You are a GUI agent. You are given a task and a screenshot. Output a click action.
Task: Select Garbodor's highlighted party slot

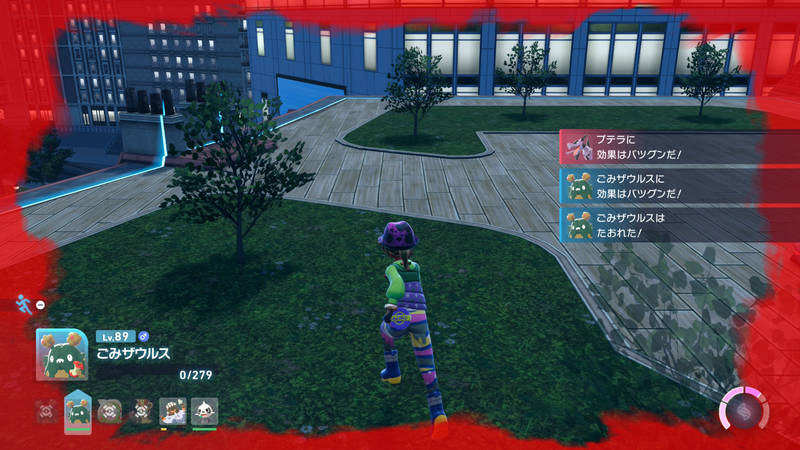[77, 411]
